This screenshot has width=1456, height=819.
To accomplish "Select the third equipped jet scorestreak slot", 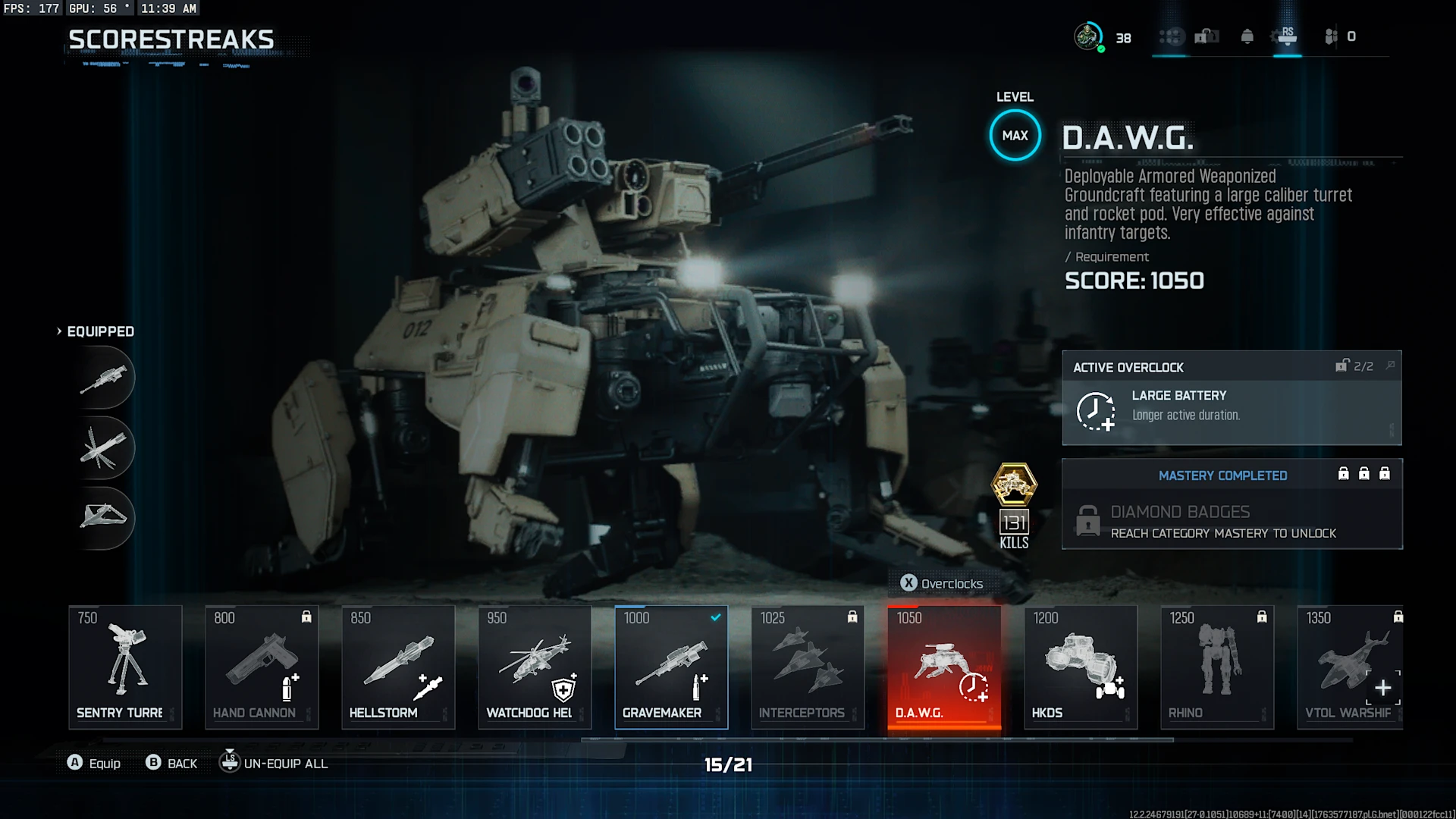I will click(105, 517).
